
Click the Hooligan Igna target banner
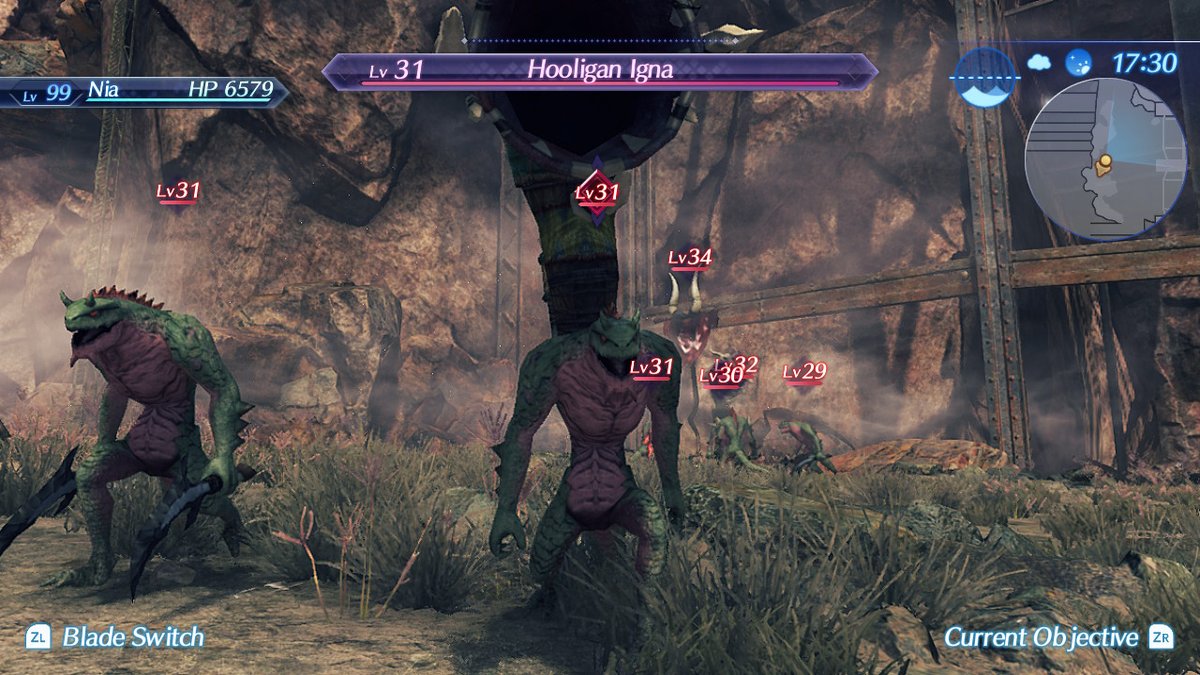point(600,71)
